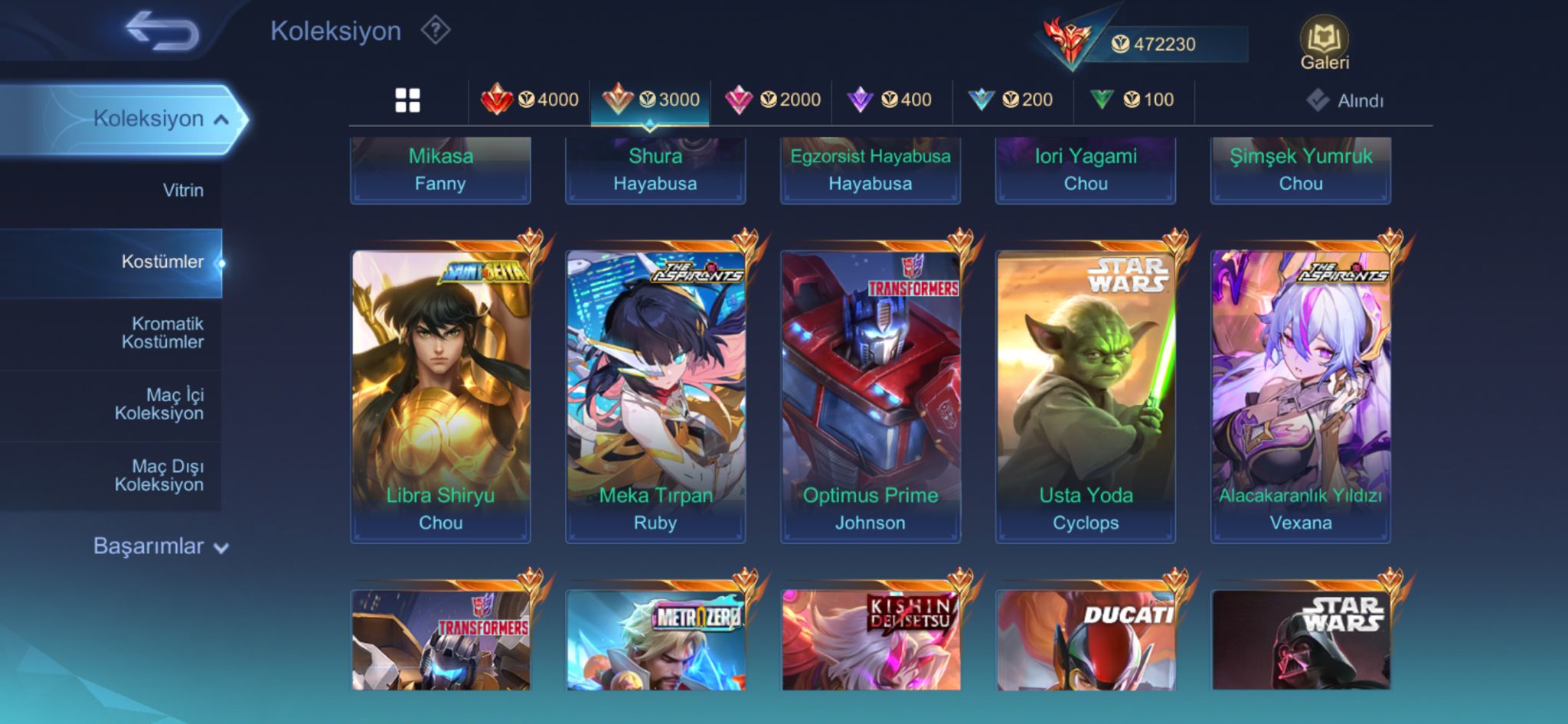This screenshot has height=724, width=1568.
Task: Open the Galeri book icon
Action: 1324,44
